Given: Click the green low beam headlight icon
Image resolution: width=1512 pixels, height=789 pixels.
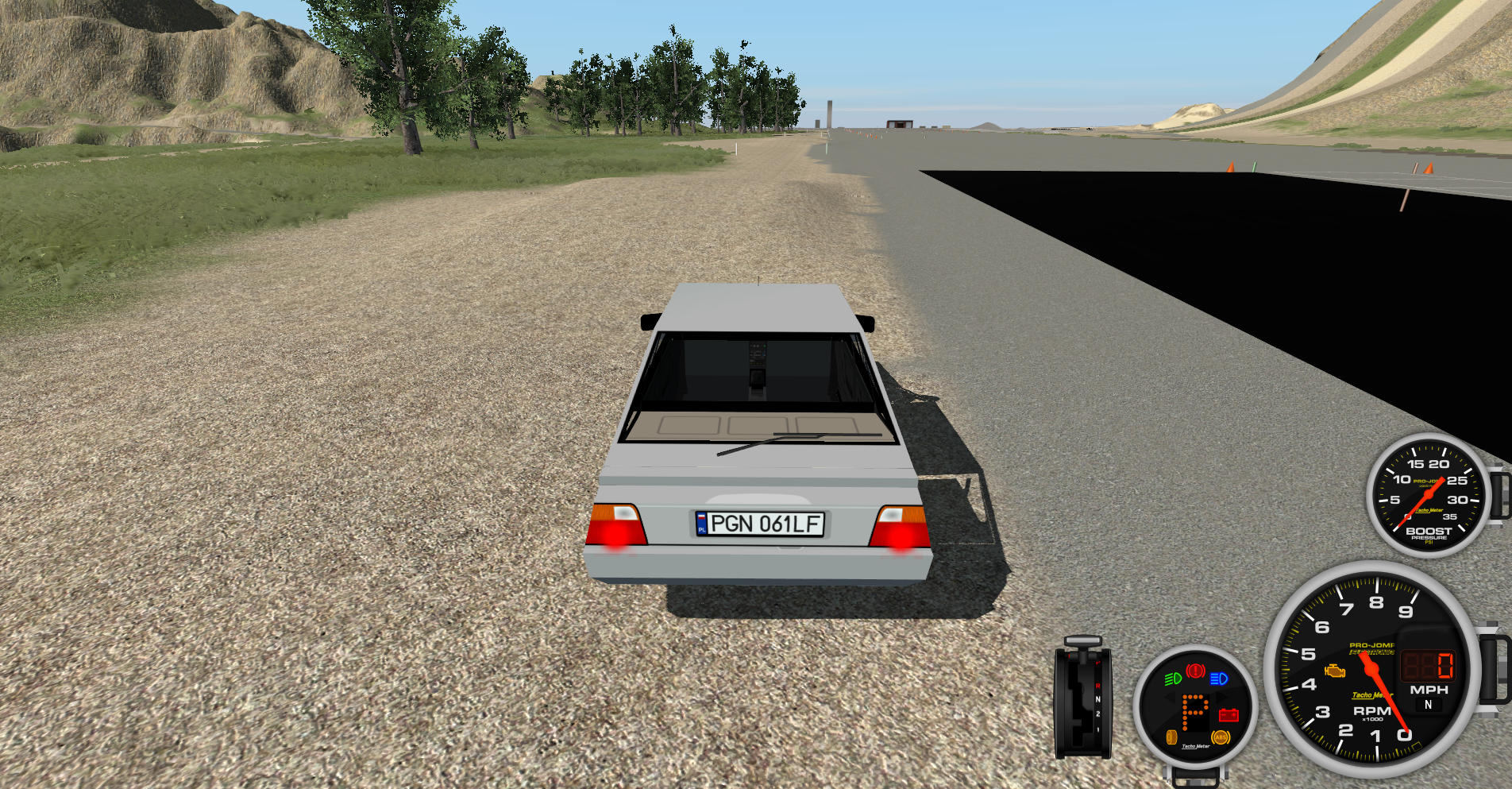Looking at the screenshot, I should point(1172,679).
